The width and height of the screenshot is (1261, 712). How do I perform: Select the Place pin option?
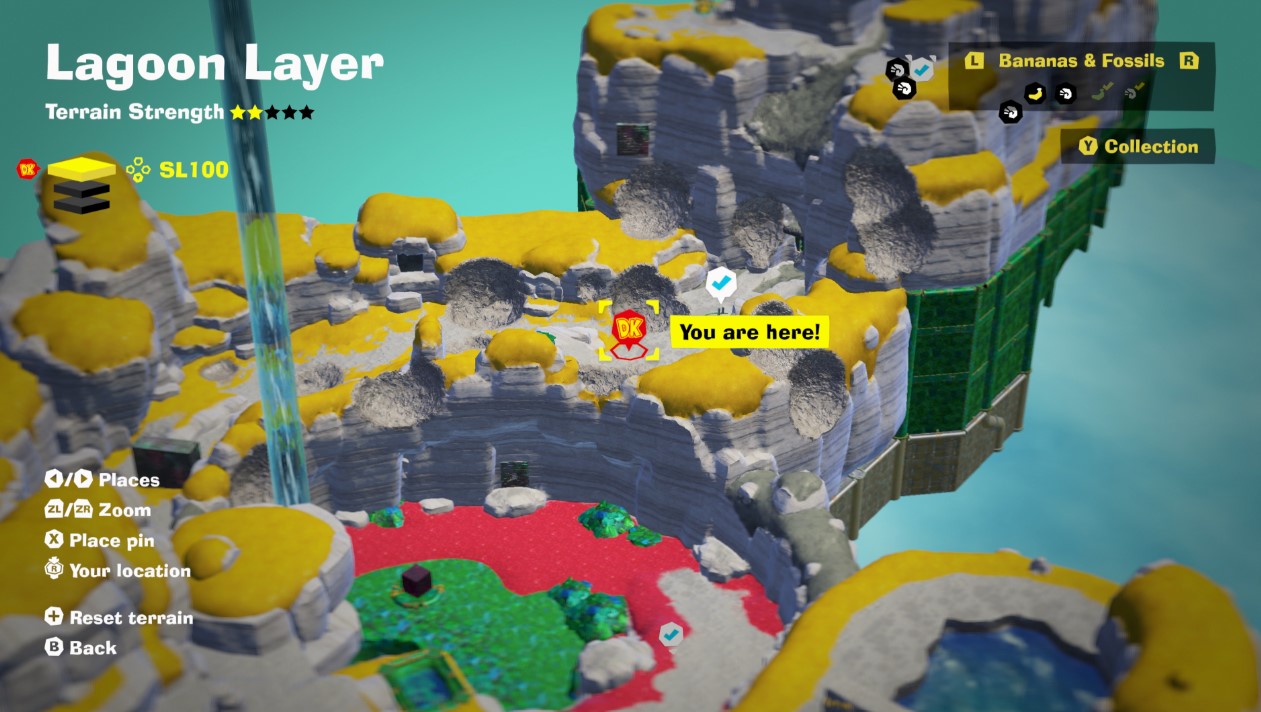tap(100, 540)
